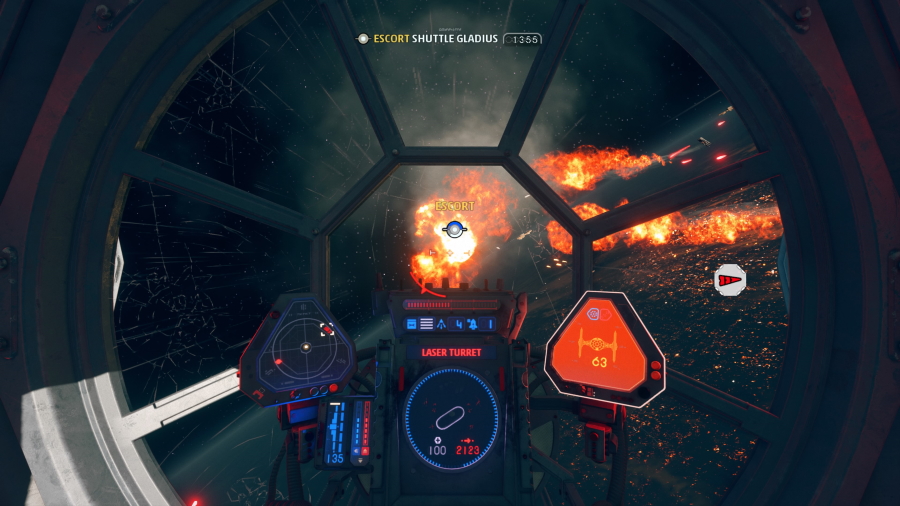Click the off-screen capital ship indicator
Screen dimensions: 900x506
click(731, 281)
